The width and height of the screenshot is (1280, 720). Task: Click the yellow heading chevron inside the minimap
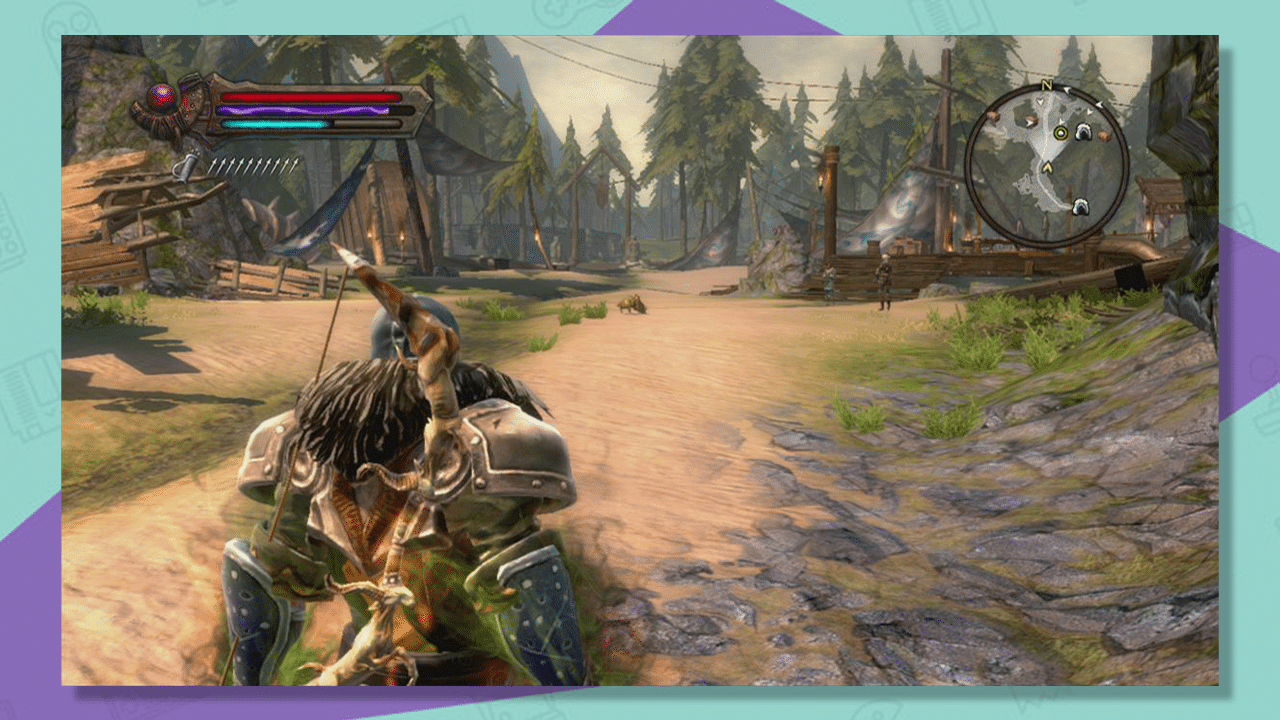click(1047, 166)
